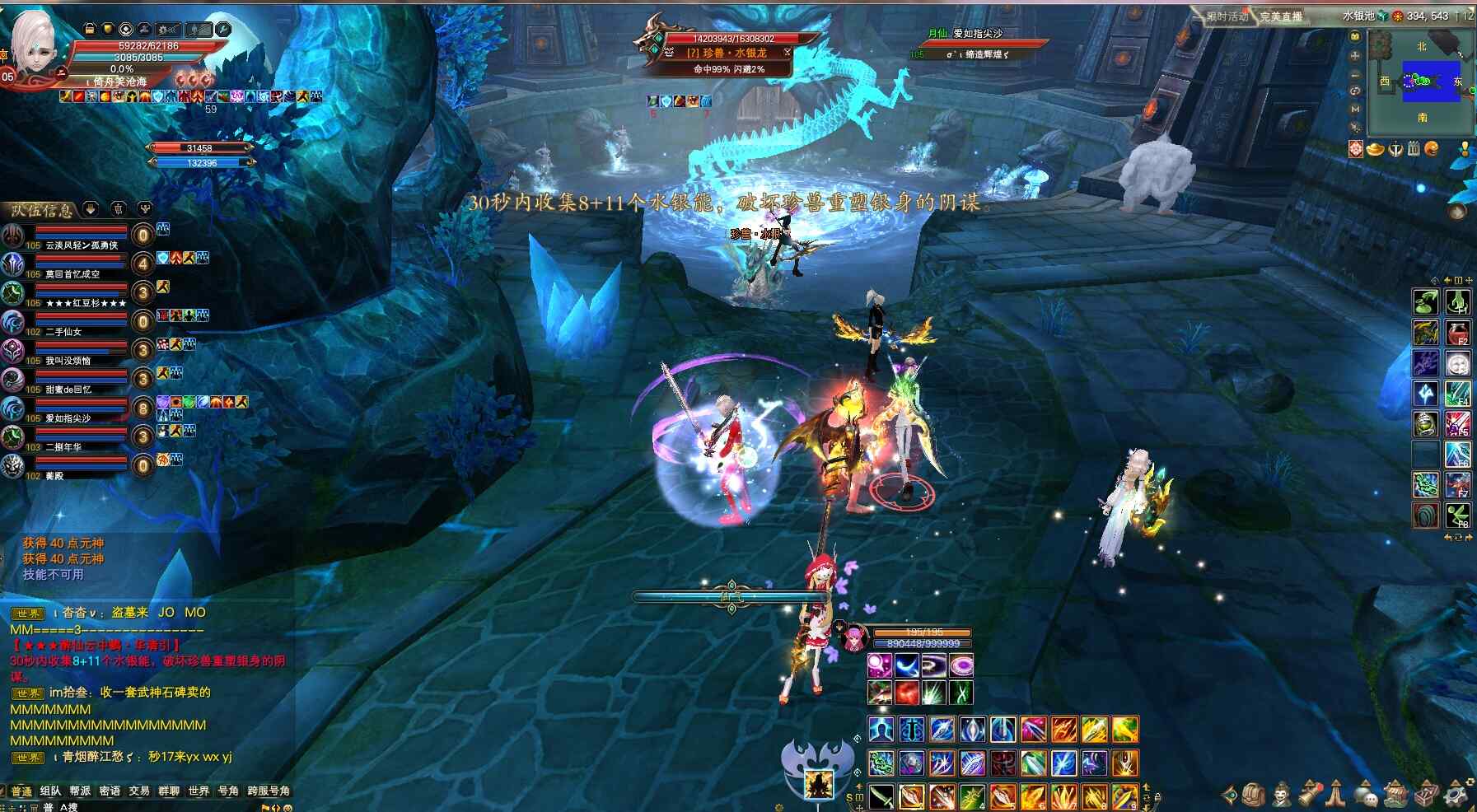
Task: Switch chat to the 世界 world tab
Action: (199, 791)
